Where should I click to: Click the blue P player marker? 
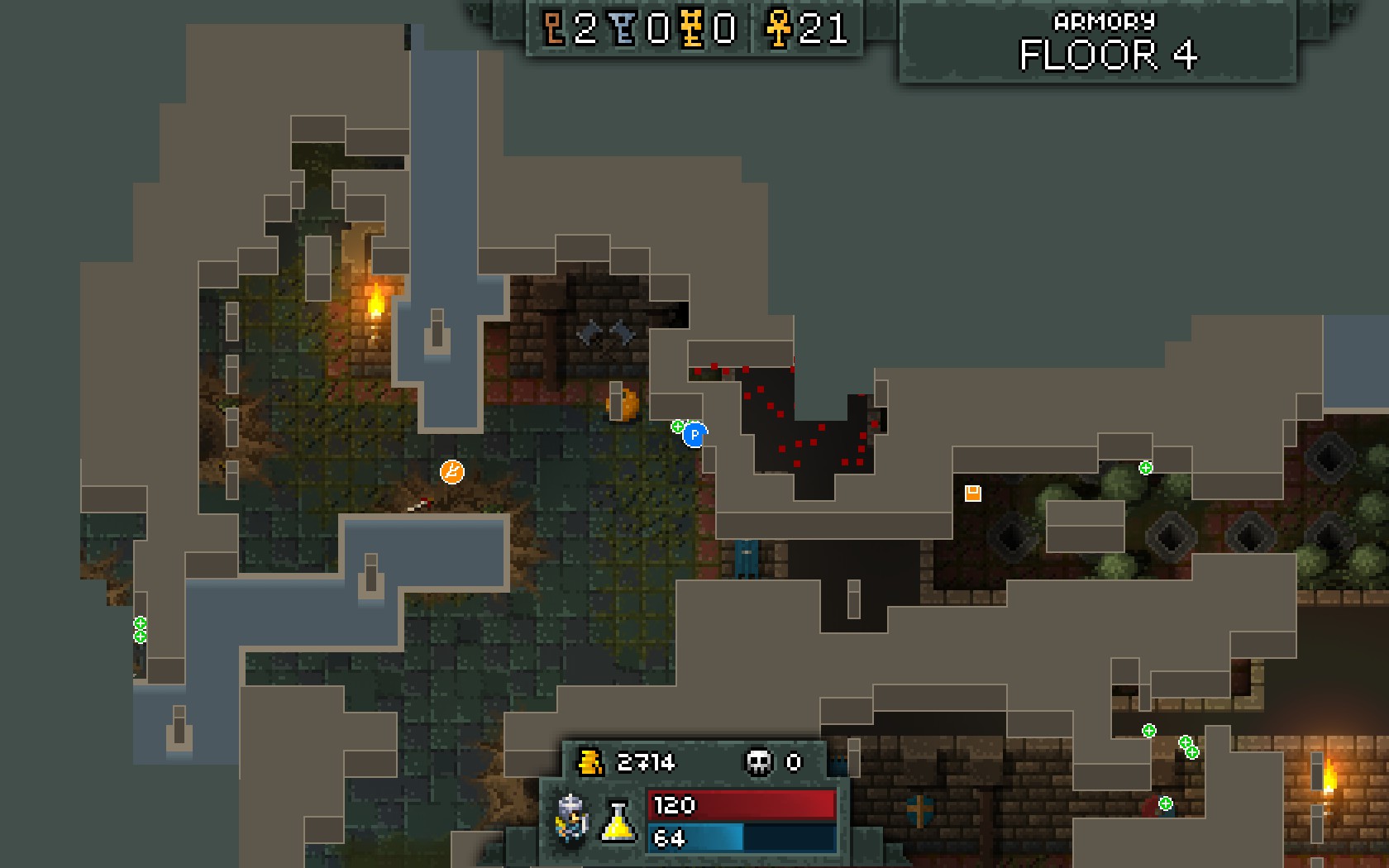point(694,434)
